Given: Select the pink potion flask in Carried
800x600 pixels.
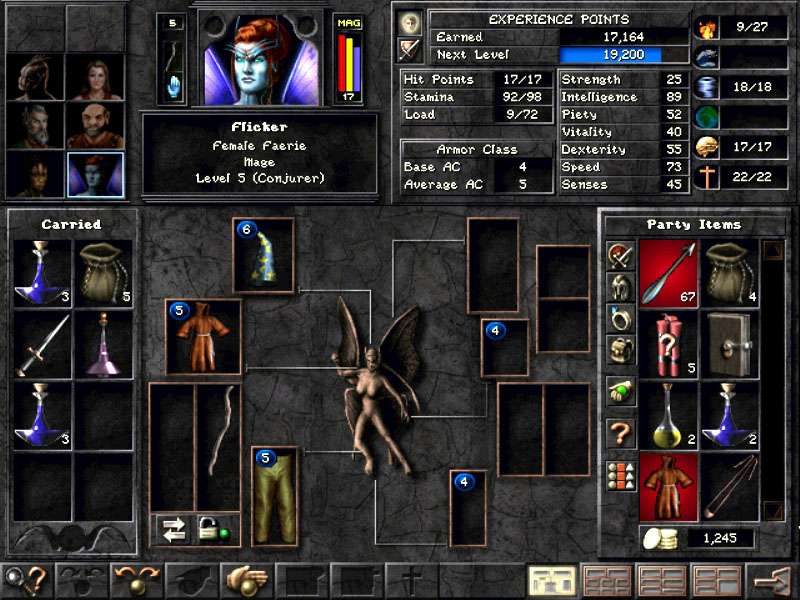Looking at the screenshot, I should point(103,343).
